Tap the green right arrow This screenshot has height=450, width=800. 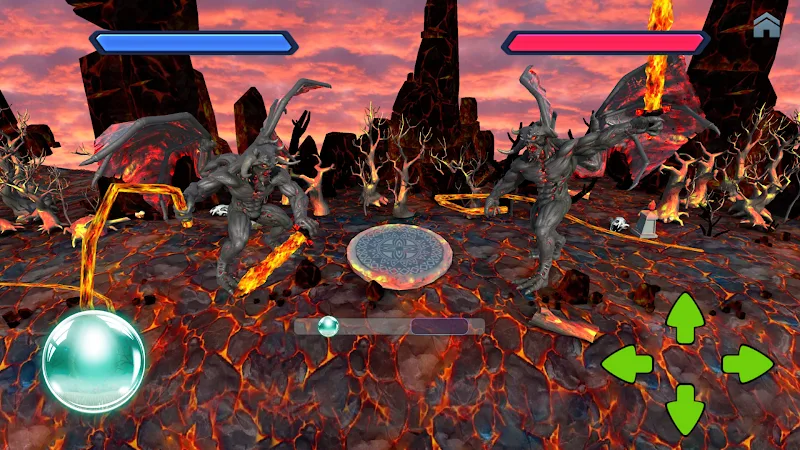tap(747, 364)
